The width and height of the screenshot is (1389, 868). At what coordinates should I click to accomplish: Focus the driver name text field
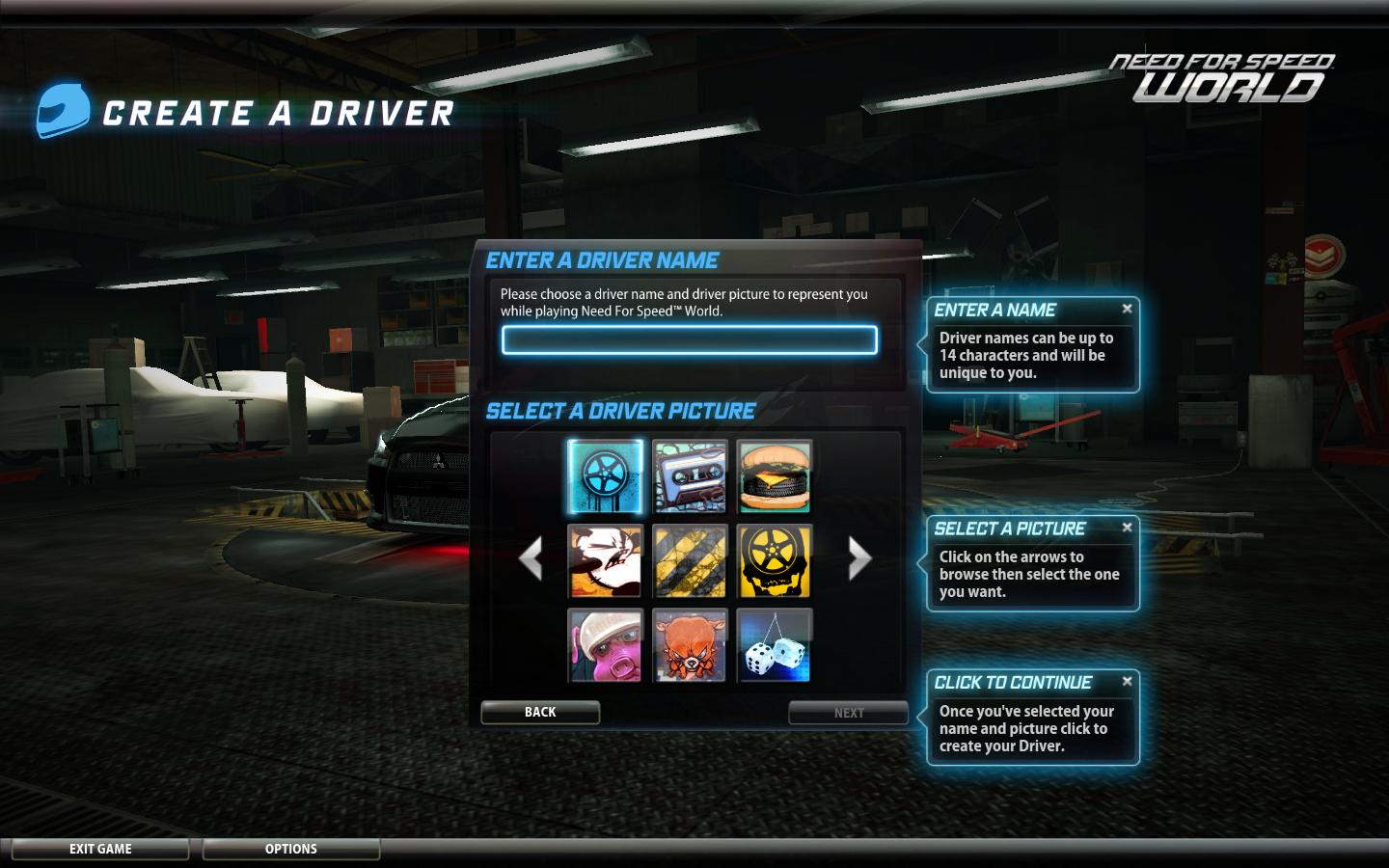[x=689, y=339]
